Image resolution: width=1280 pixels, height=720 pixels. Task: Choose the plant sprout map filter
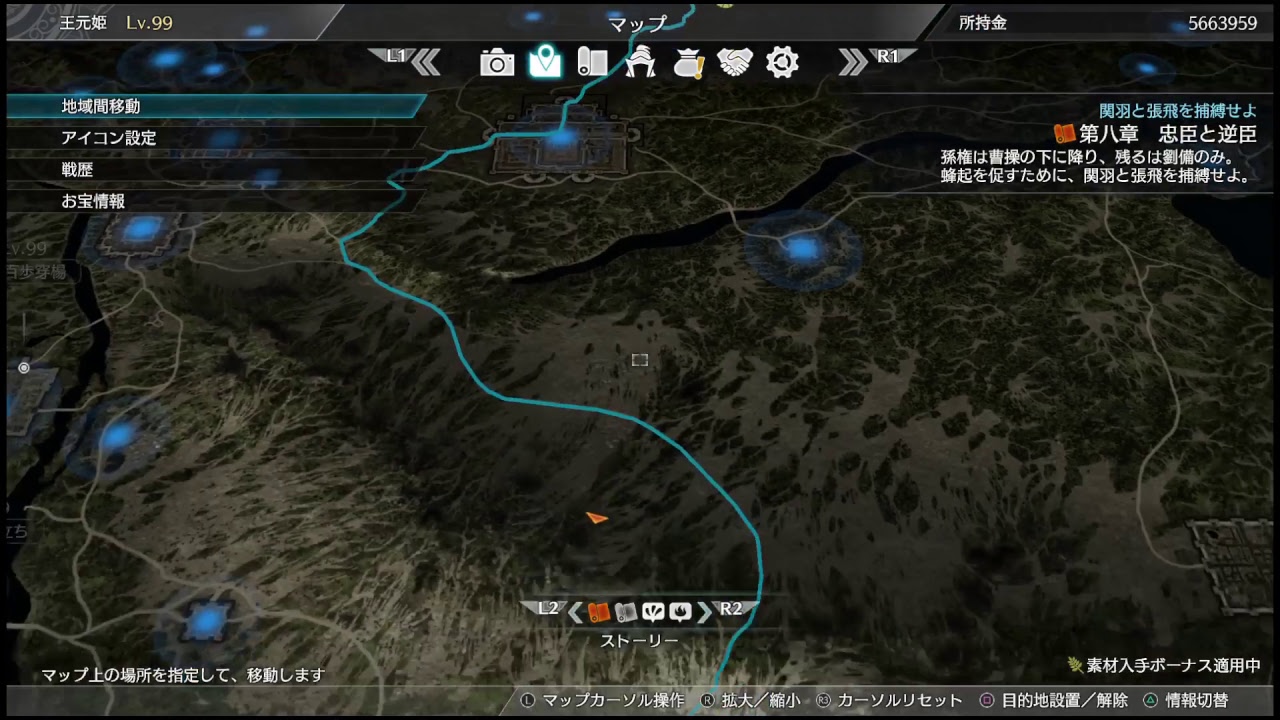[x=653, y=612]
